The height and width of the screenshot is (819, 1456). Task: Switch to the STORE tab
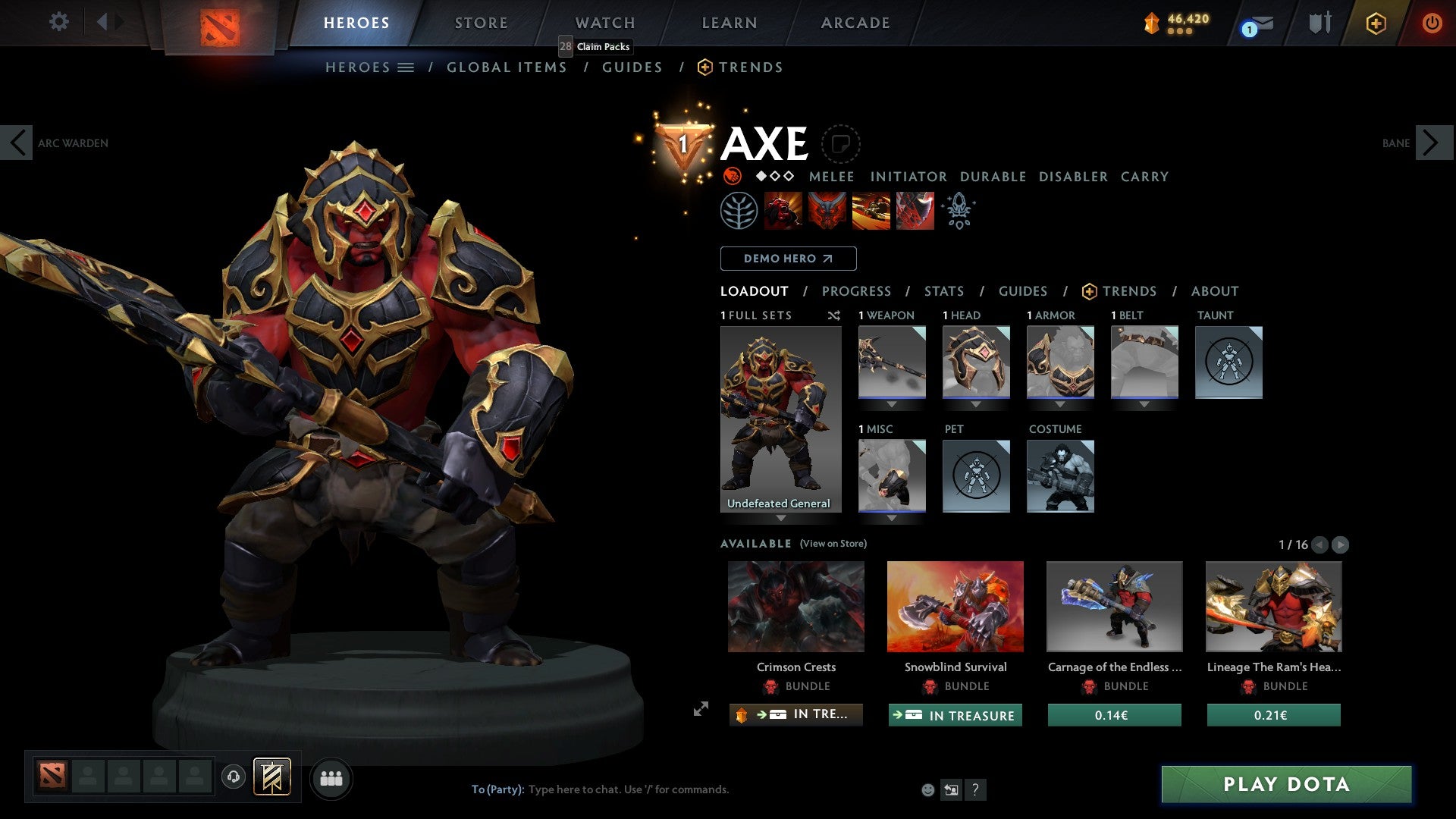coord(480,23)
